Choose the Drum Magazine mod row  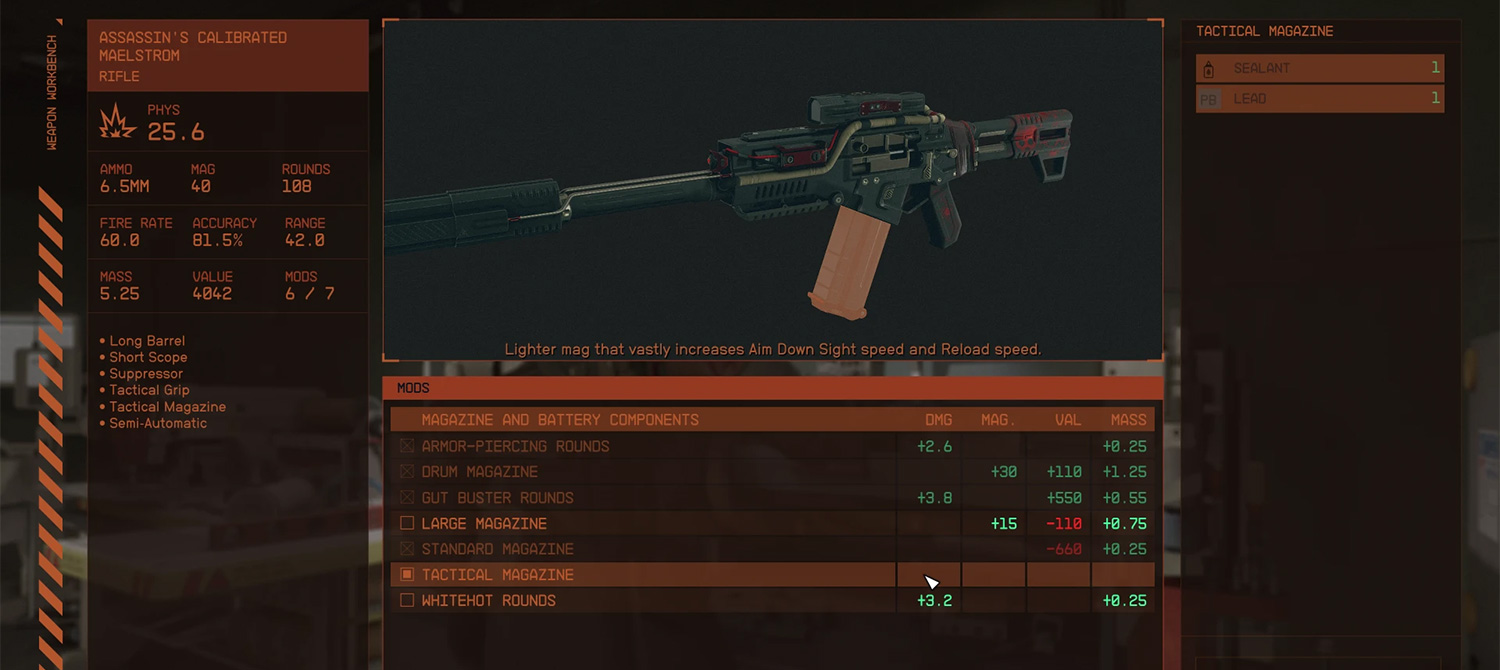click(480, 472)
